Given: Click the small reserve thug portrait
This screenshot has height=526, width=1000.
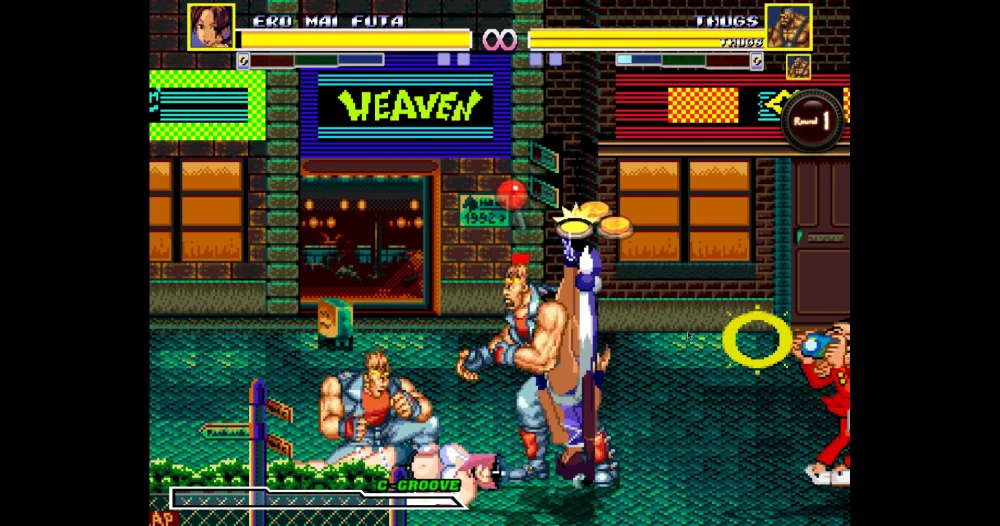Looking at the screenshot, I should click(798, 67).
